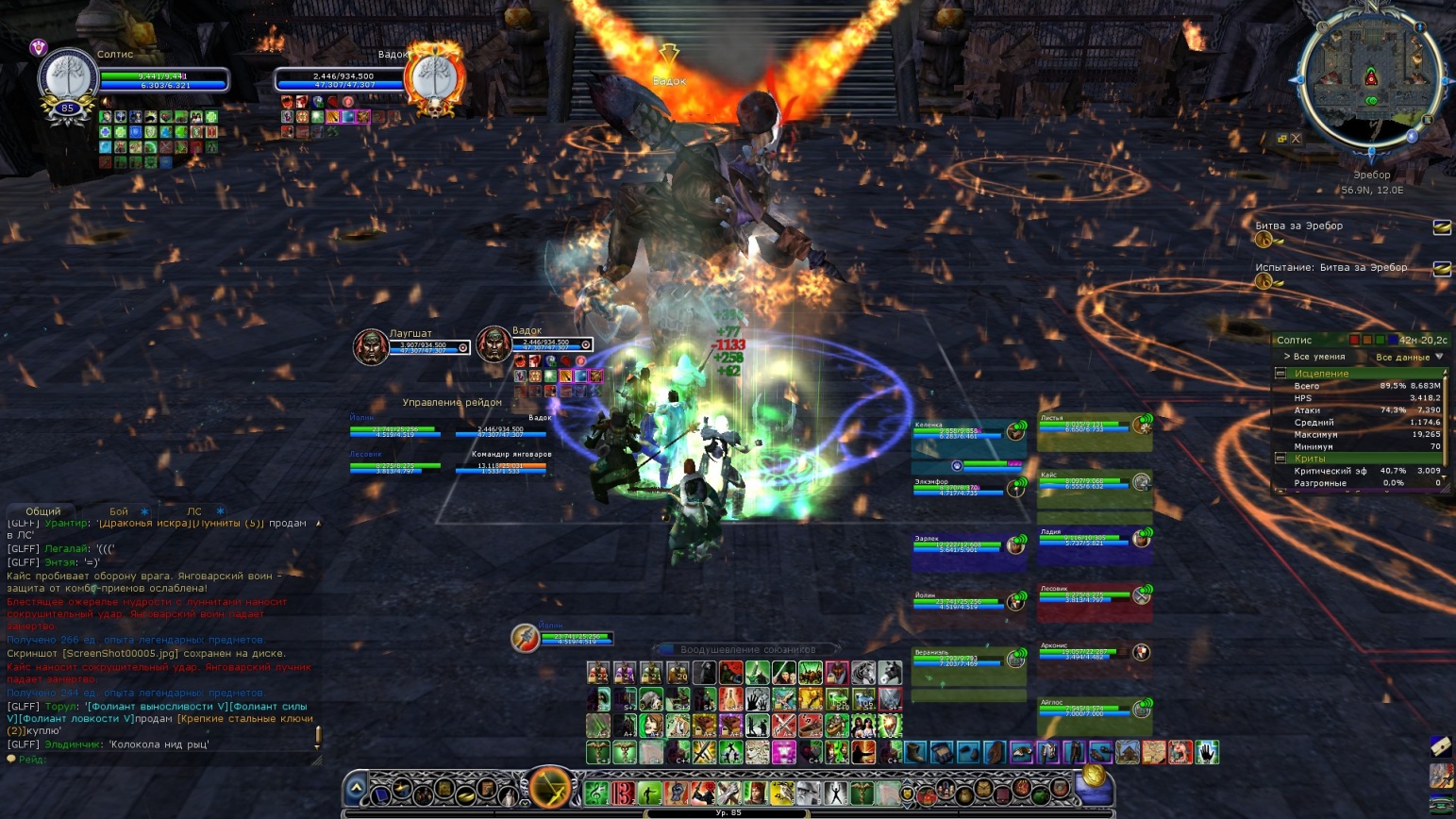Use the green treble clef skill

click(596, 792)
